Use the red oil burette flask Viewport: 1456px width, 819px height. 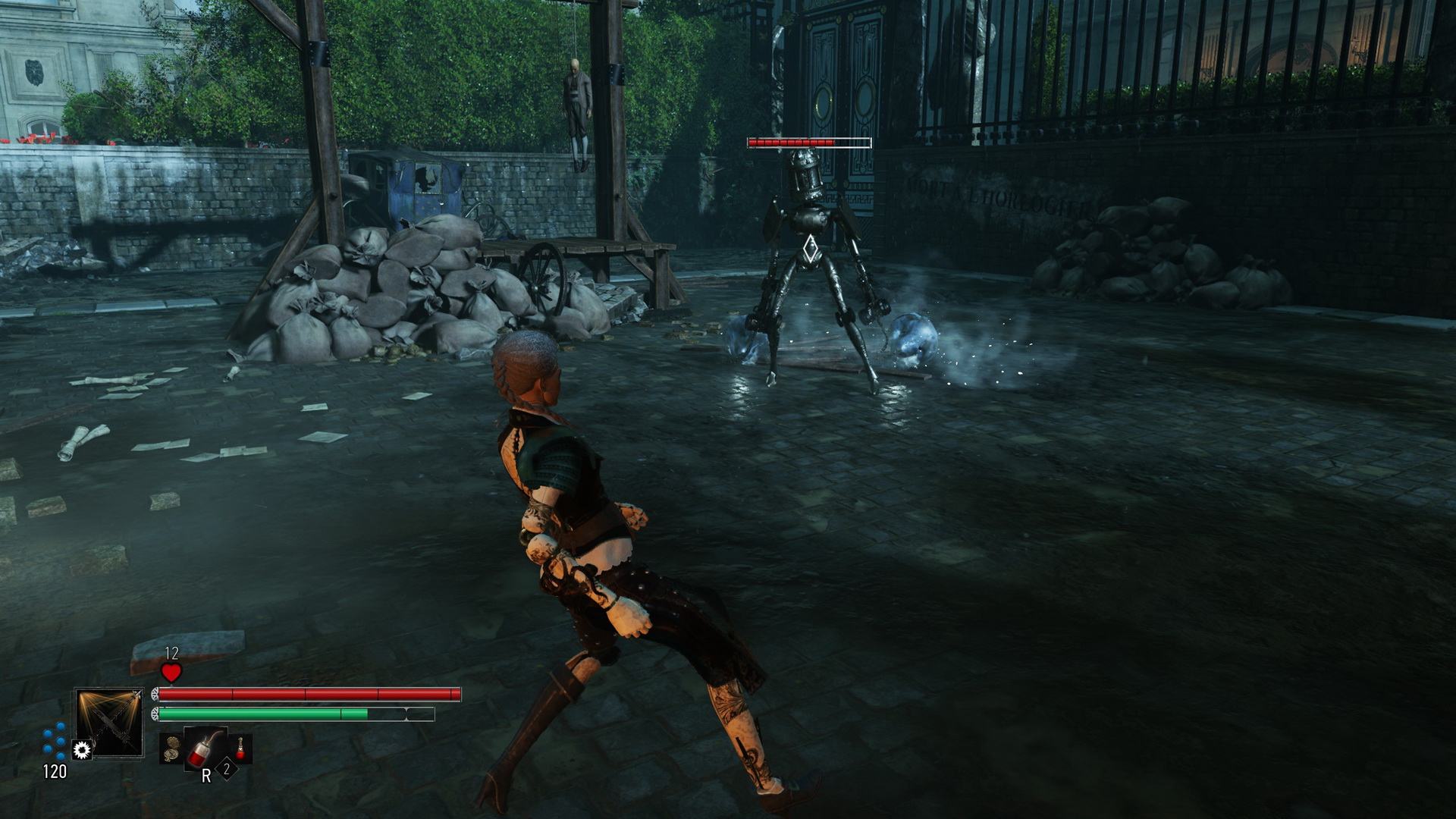[202, 748]
